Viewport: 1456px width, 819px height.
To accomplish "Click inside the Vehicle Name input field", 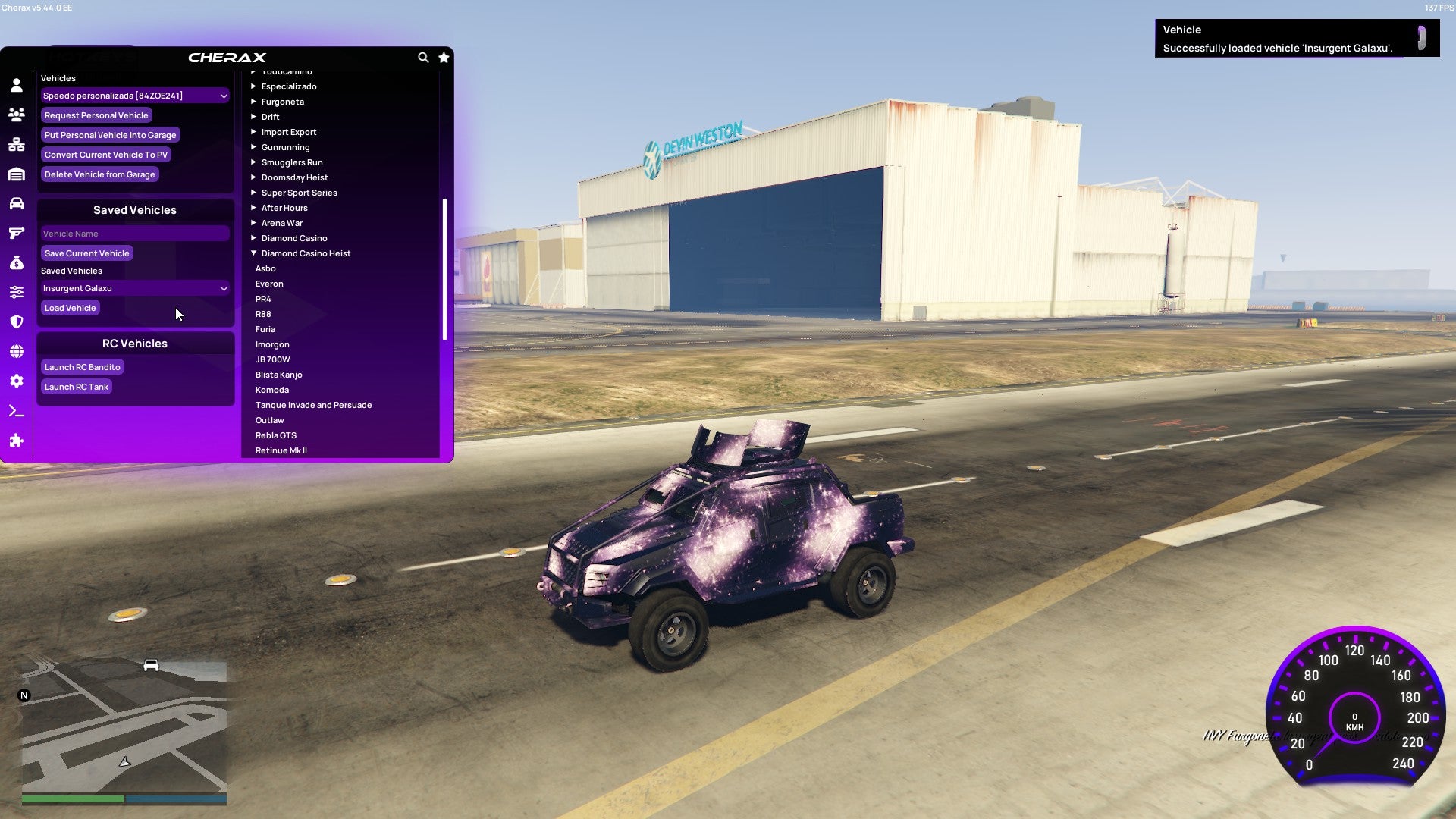I will tap(135, 233).
